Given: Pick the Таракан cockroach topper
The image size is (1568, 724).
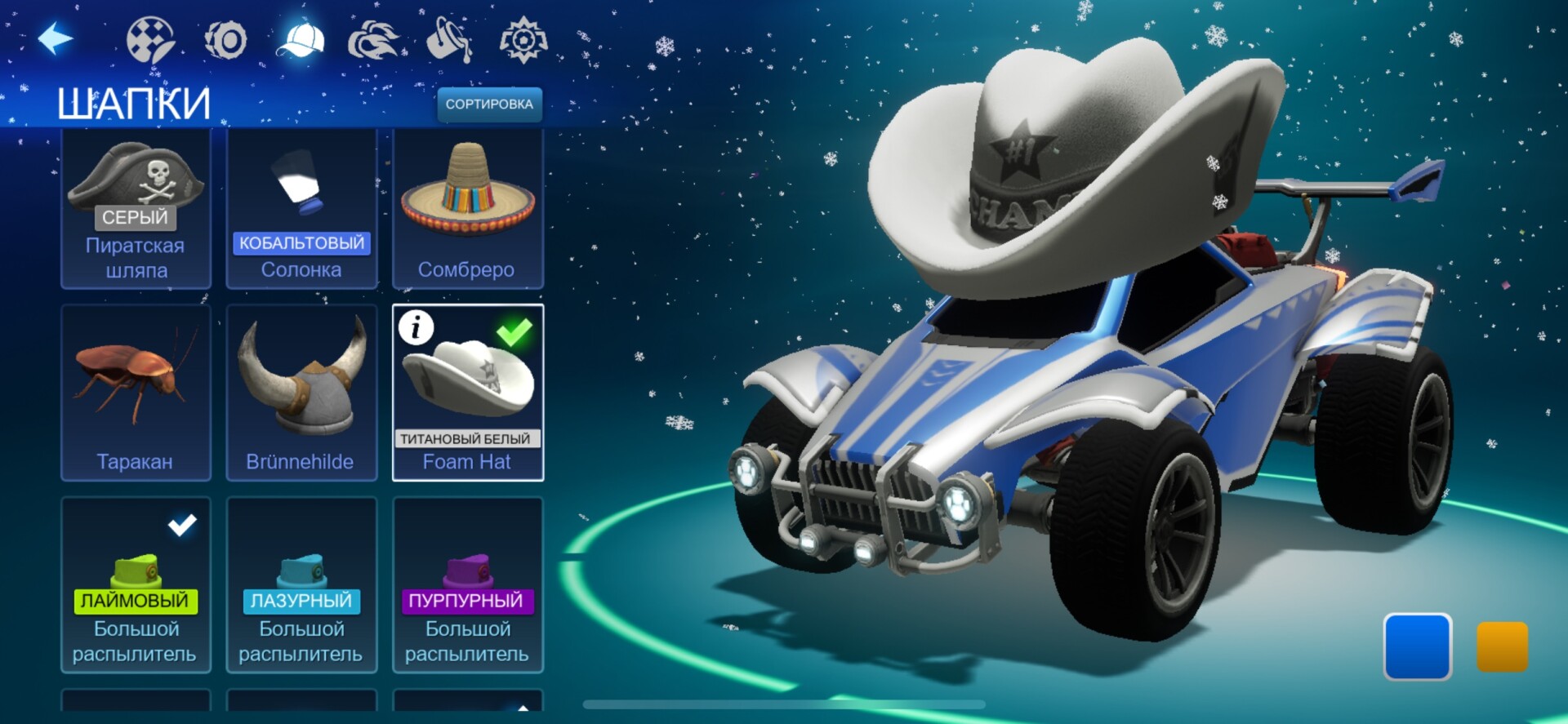Looking at the screenshot, I should tap(136, 393).
